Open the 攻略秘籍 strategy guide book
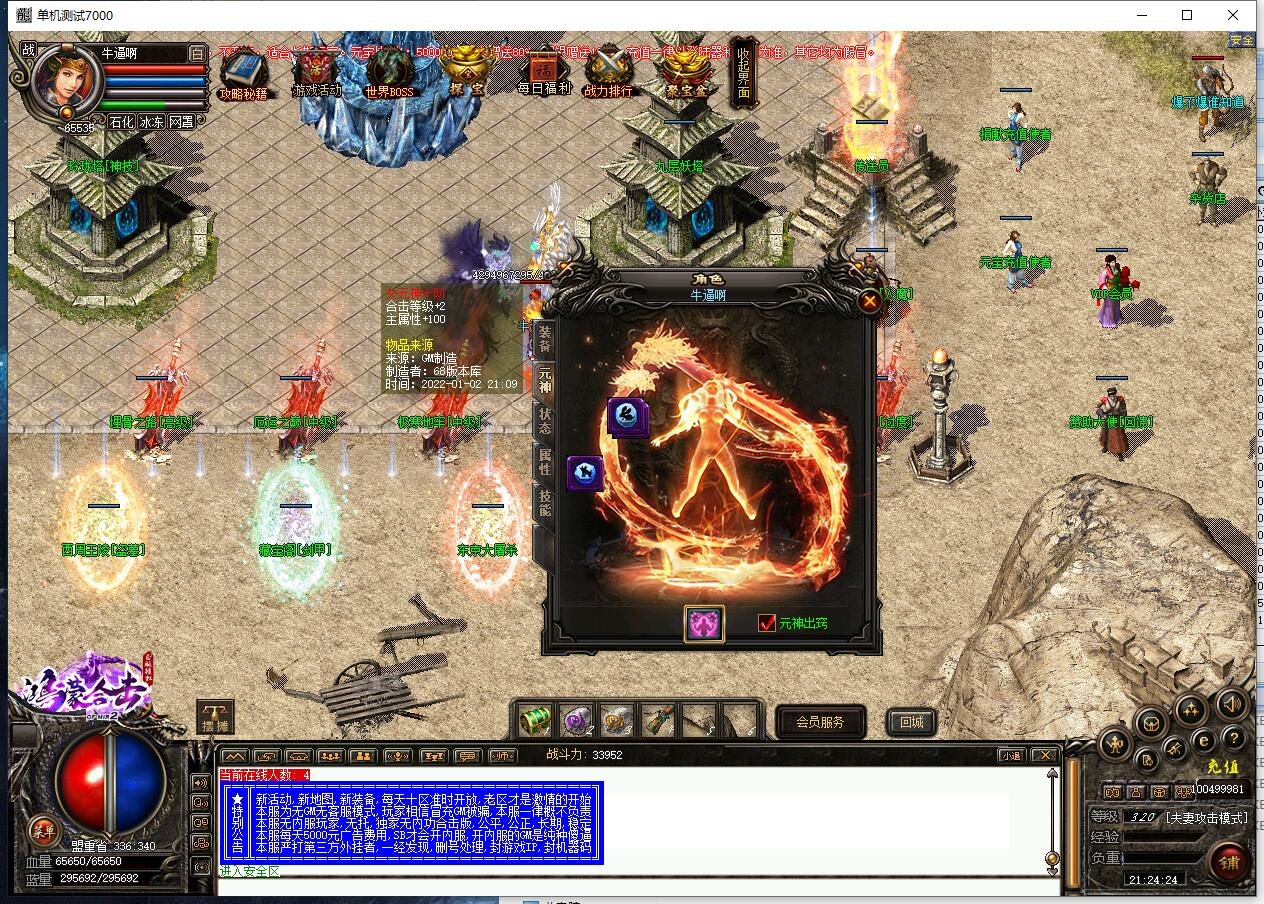The image size is (1264, 904). click(x=243, y=72)
